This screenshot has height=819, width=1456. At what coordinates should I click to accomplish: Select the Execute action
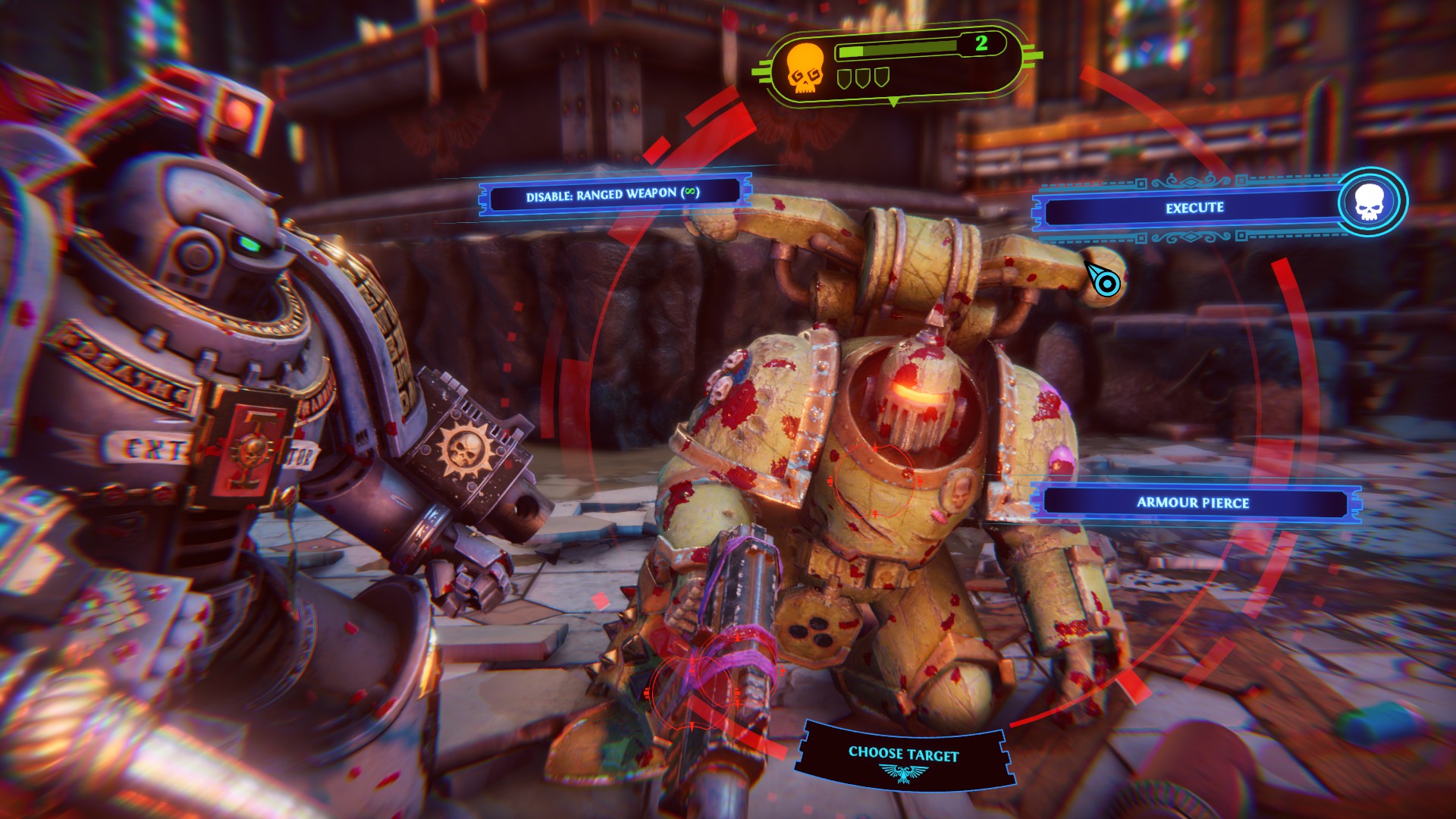pos(1194,209)
